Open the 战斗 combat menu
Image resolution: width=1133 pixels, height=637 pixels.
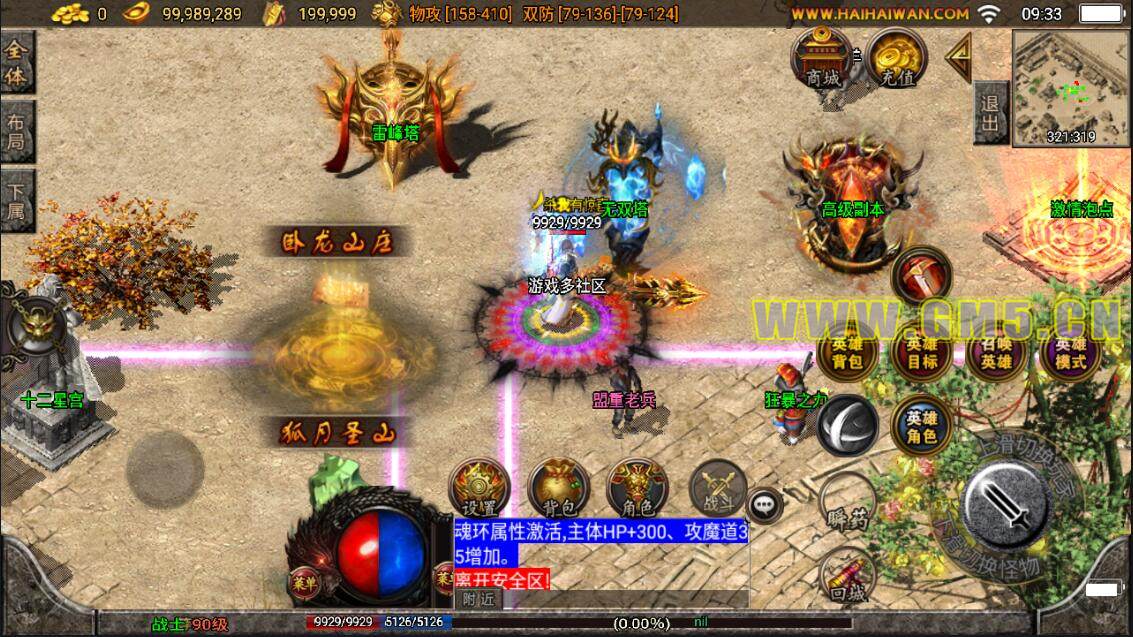coord(717,489)
